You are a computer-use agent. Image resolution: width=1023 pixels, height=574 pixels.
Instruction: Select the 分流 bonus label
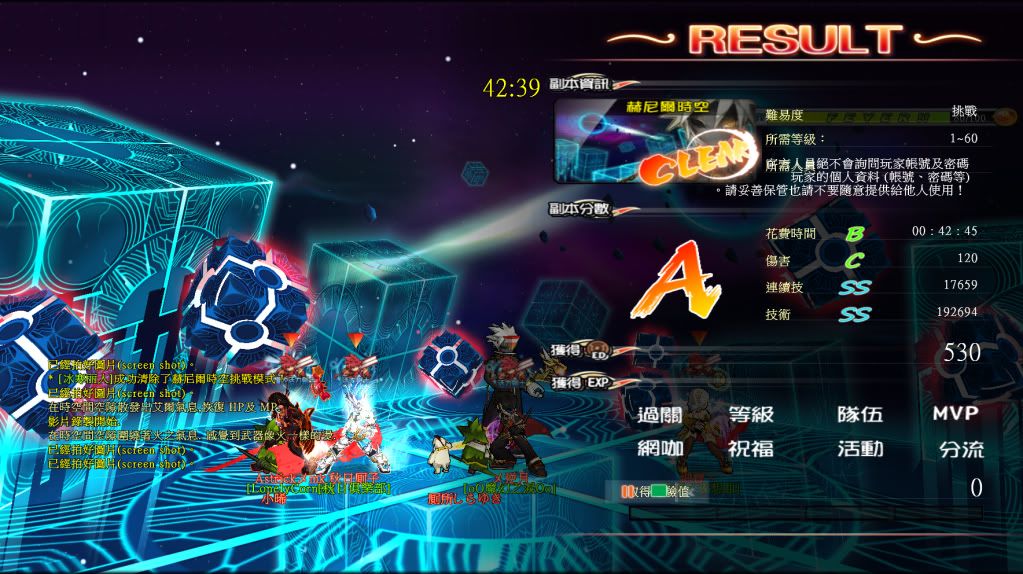960,449
